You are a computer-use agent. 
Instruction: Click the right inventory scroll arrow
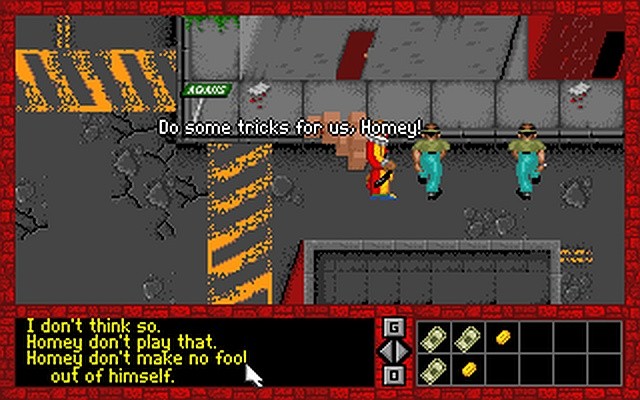(402, 351)
